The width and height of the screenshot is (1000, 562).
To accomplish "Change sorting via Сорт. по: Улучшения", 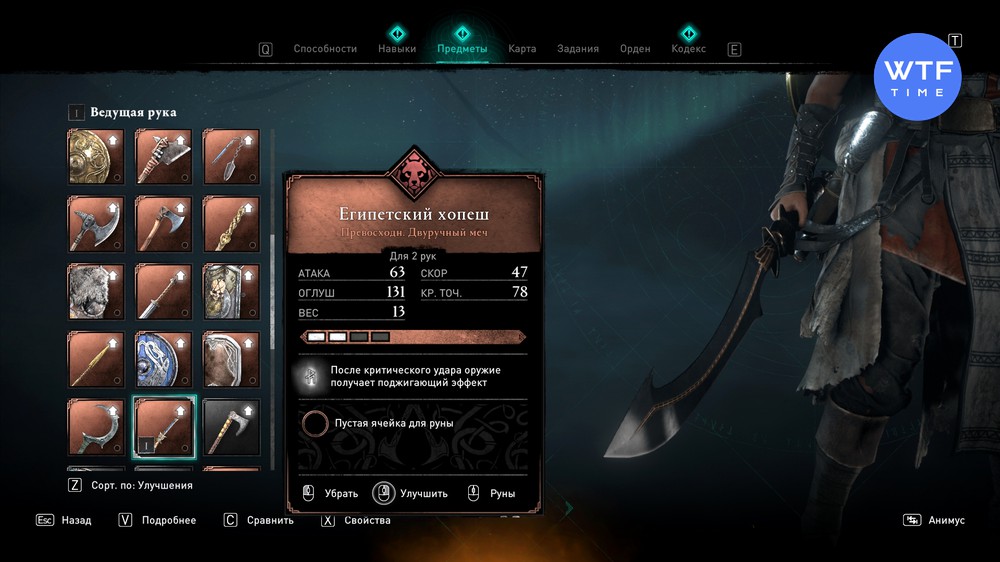I will (130, 485).
